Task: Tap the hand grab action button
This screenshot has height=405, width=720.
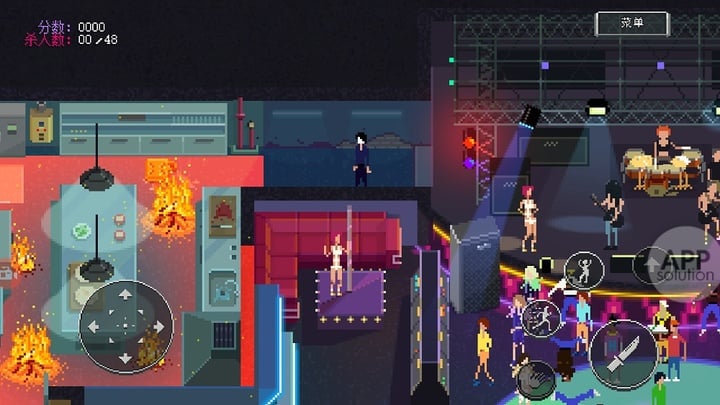Action: 535,378
